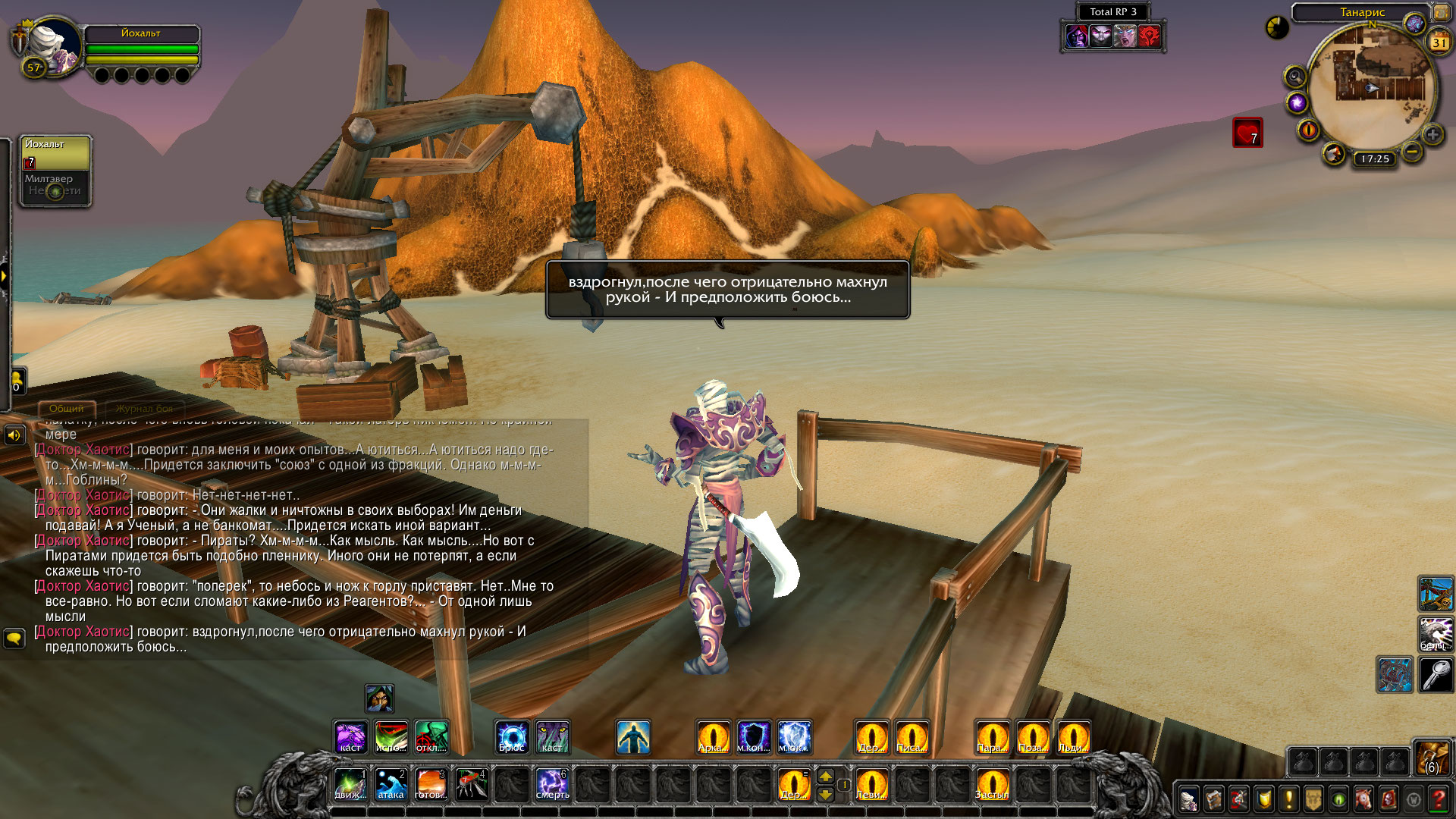Screen dimensions: 1456x819
Task: Switch to the Общий chat tab
Action: 67,409
